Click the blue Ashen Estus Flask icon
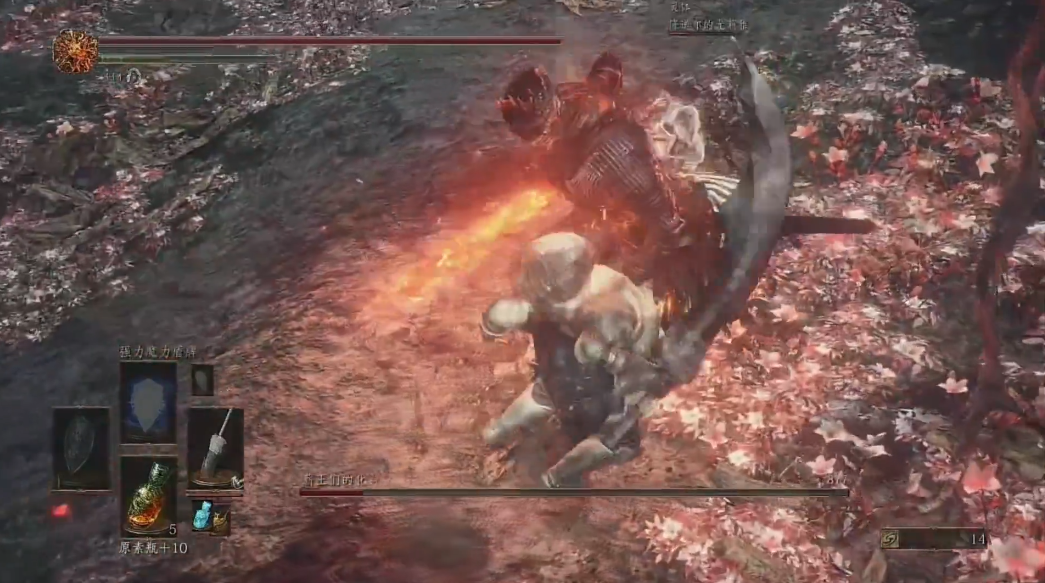The width and height of the screenshot is (1045, 583). coord(201,514)
